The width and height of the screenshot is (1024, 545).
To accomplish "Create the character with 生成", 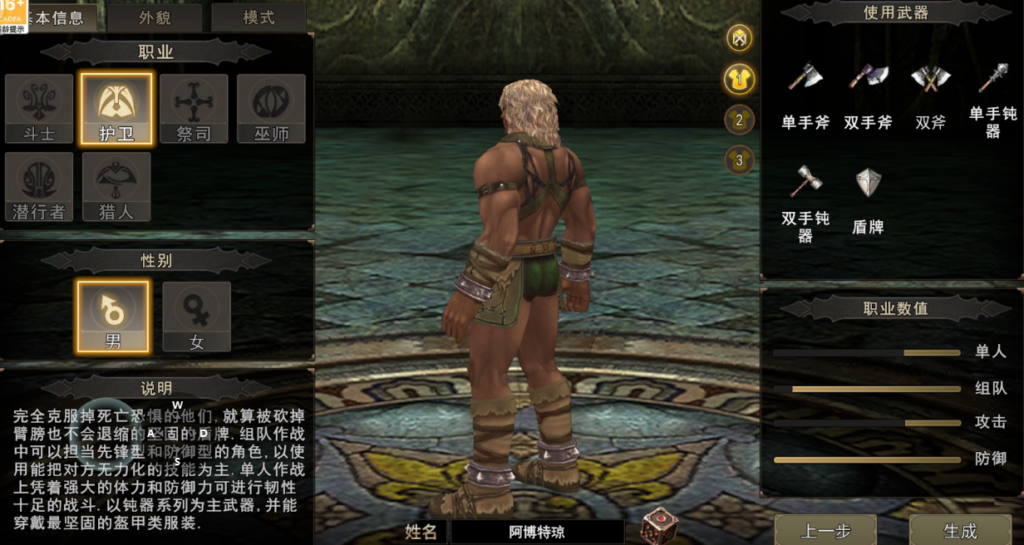I will (x=960, y=530).
